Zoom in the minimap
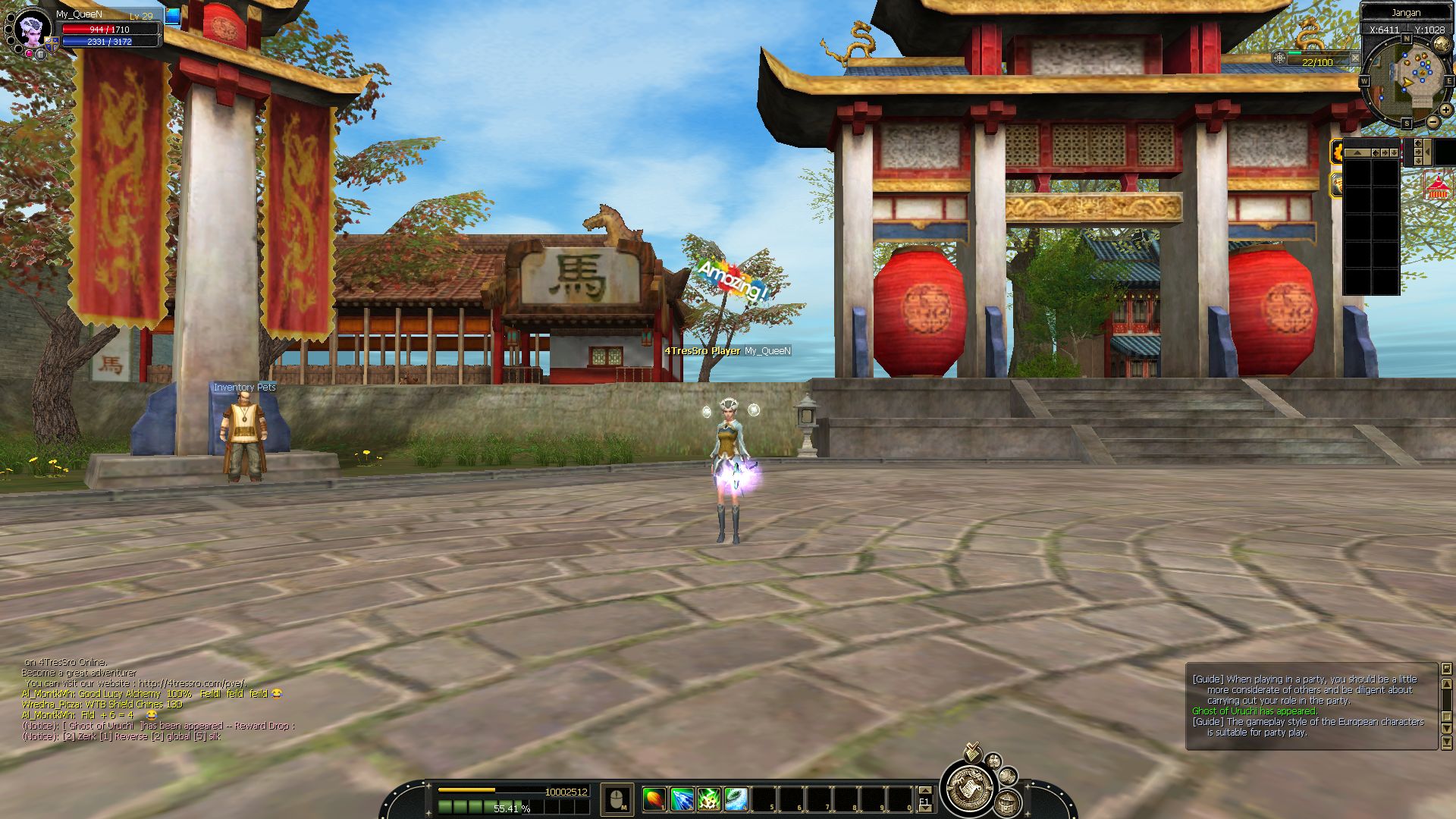1456x819 pixels. (1446, 110)
